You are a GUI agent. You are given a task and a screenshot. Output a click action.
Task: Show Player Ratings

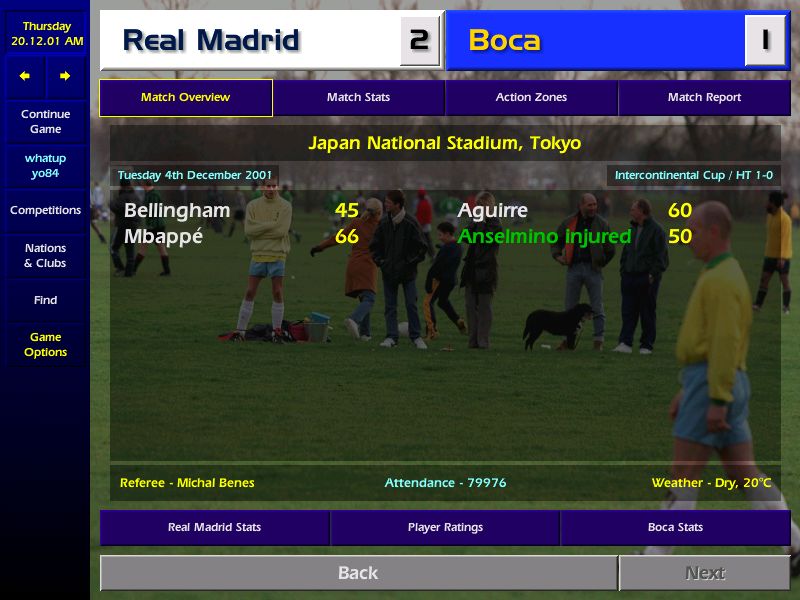445,528
